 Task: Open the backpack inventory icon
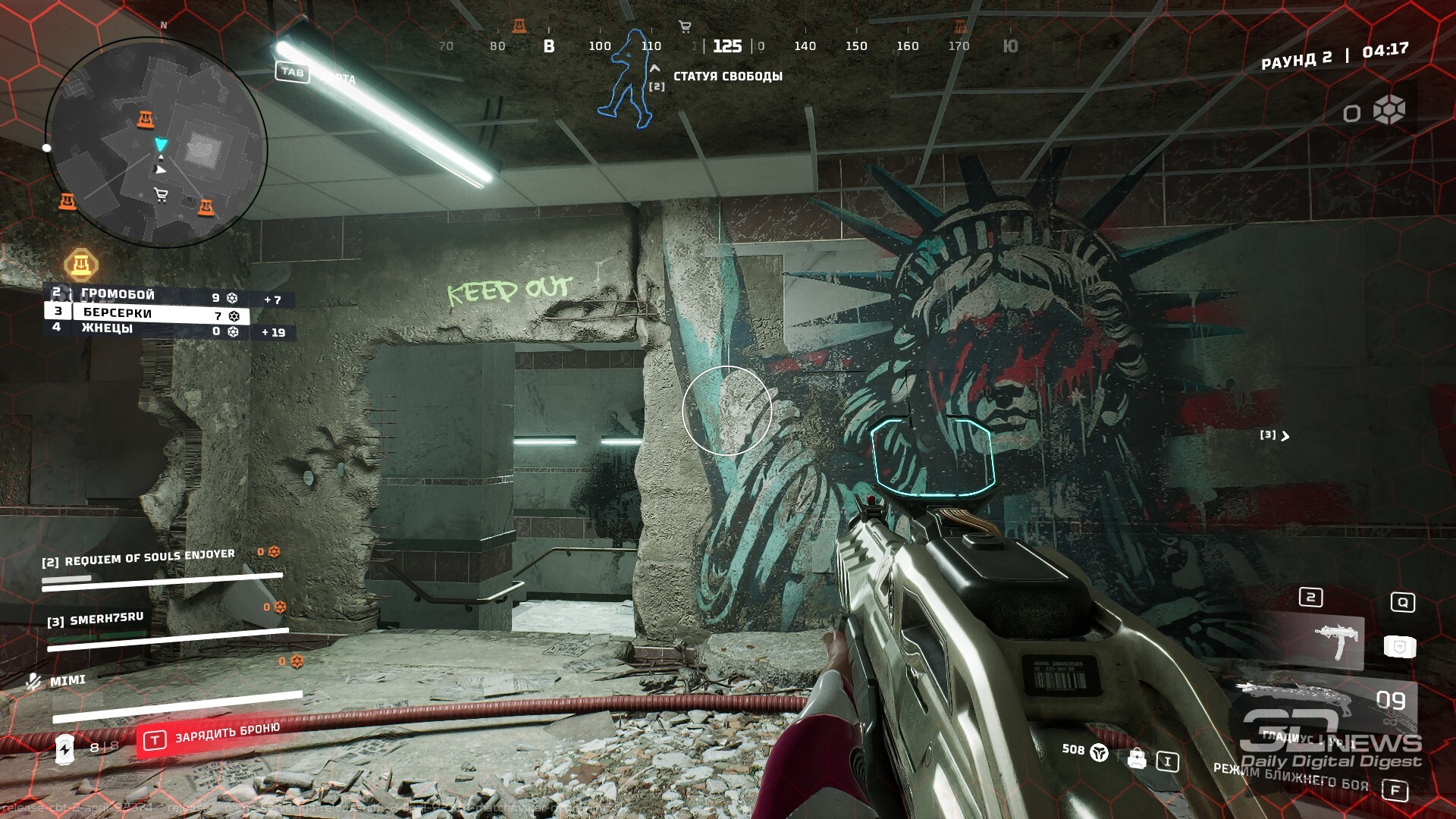pyautogui.click(x=1136, y=758)
